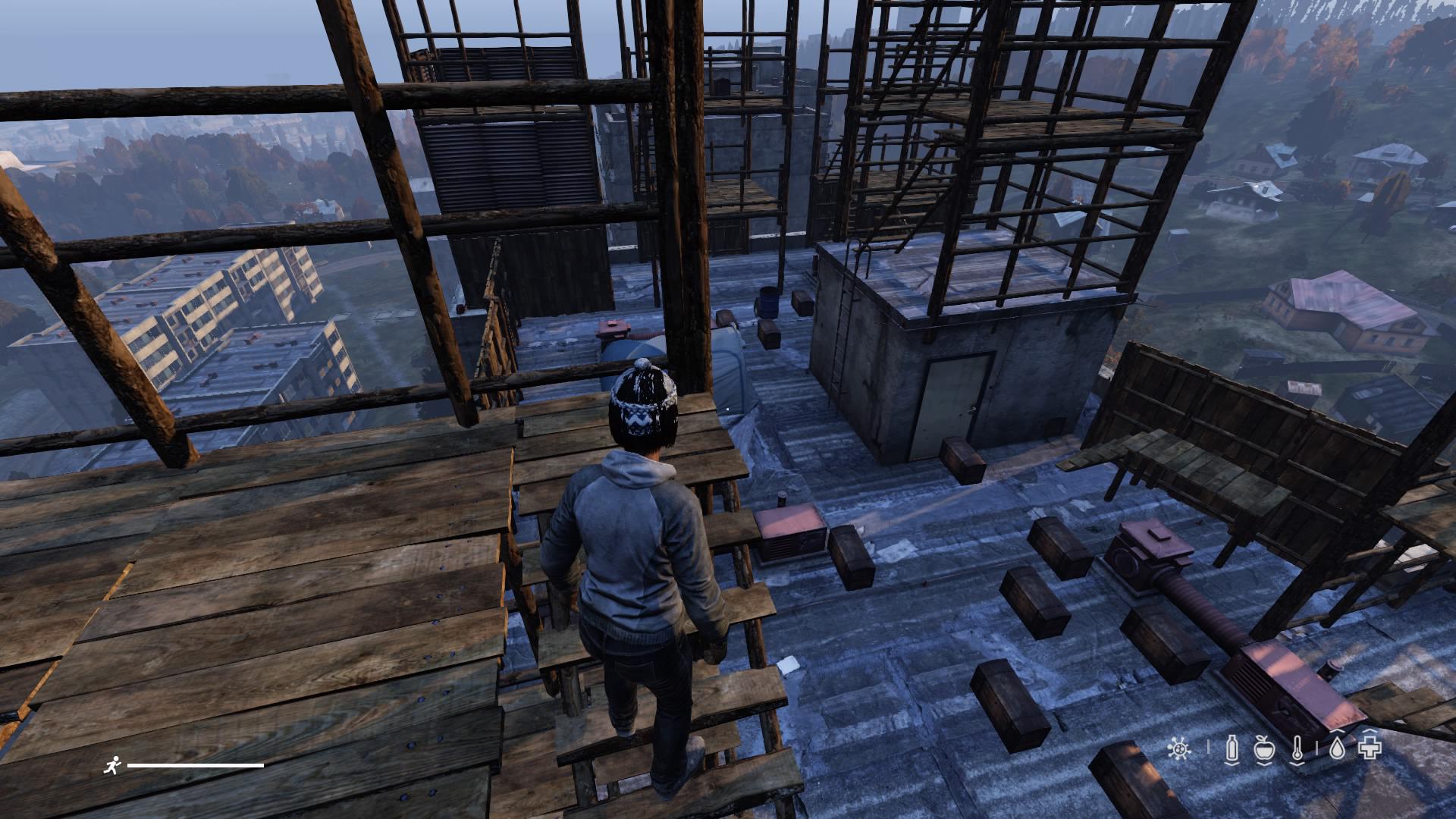The height and width of the screenshot is (819, 1456).
Task: Click the down chevron below the thermometer icon
Action: pyautogui.click(x=1296, y=764)
